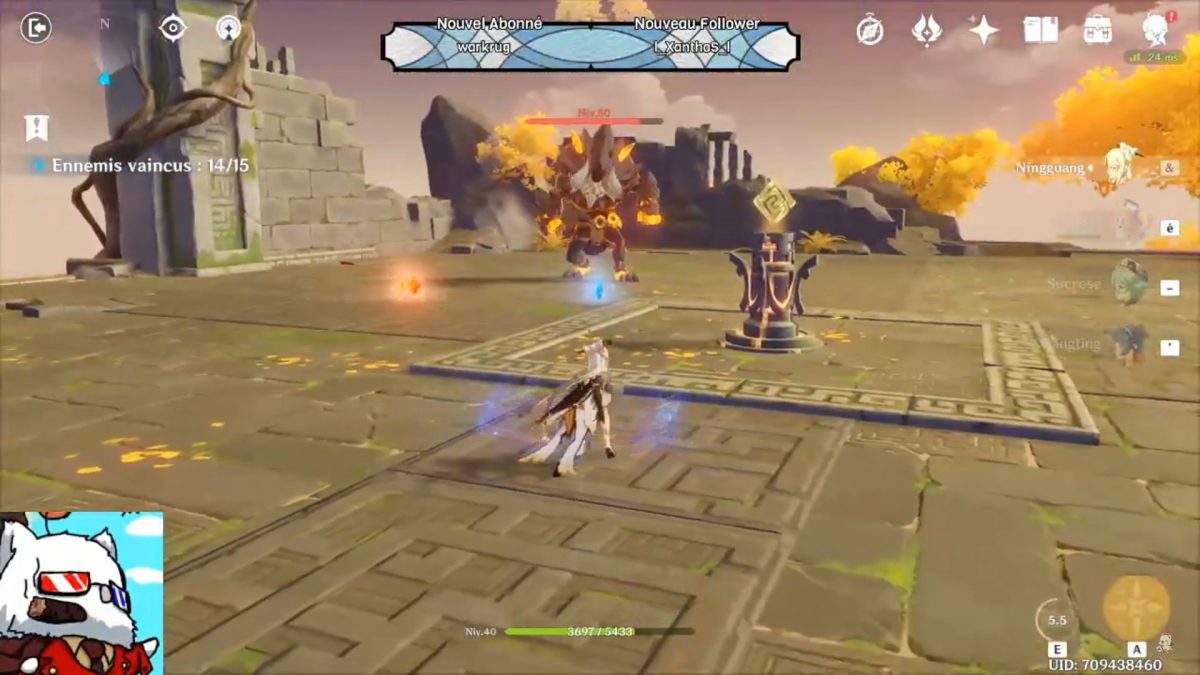Open the quest banner with exclamation mark

pos(37,127)
